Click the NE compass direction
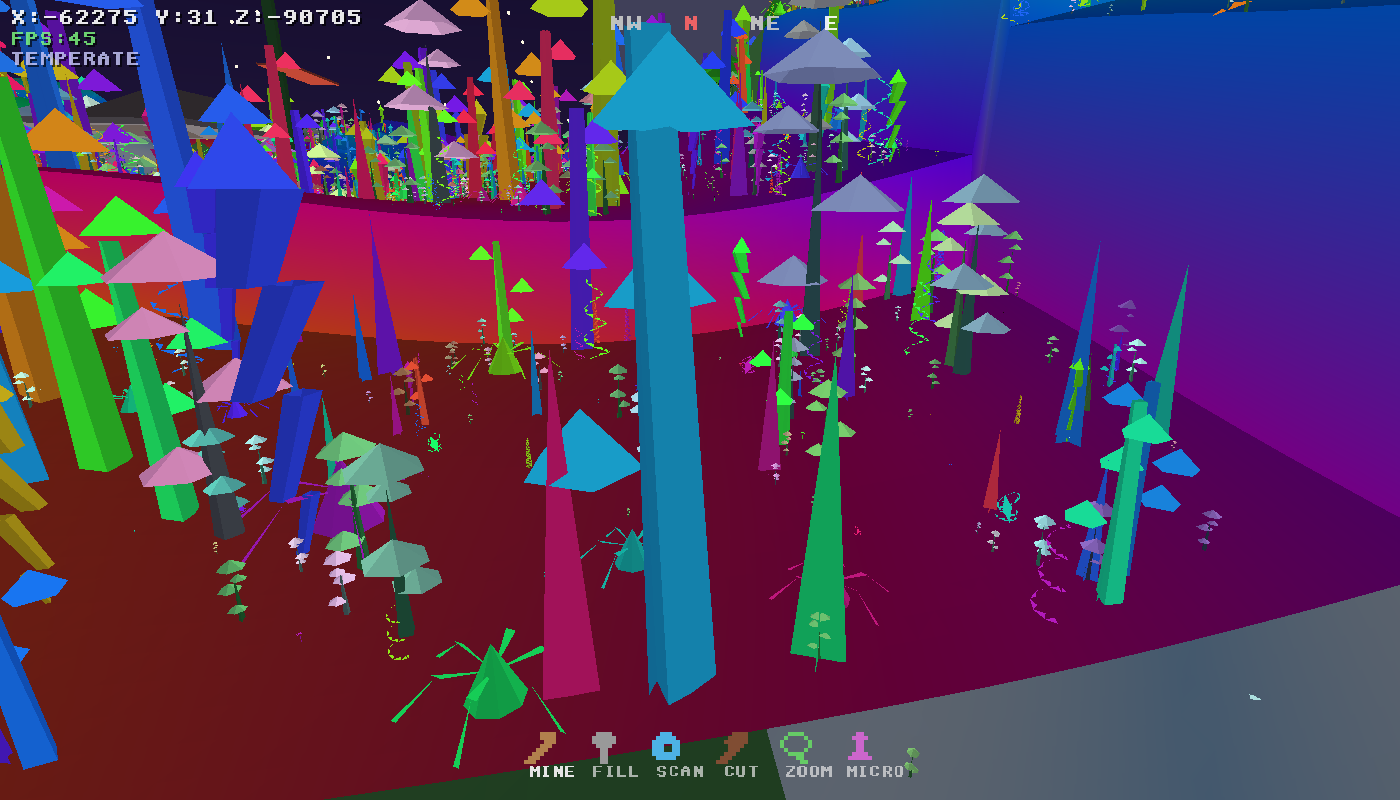Image resolution: width=1400 pixels, height=800 pixels. 765,24
